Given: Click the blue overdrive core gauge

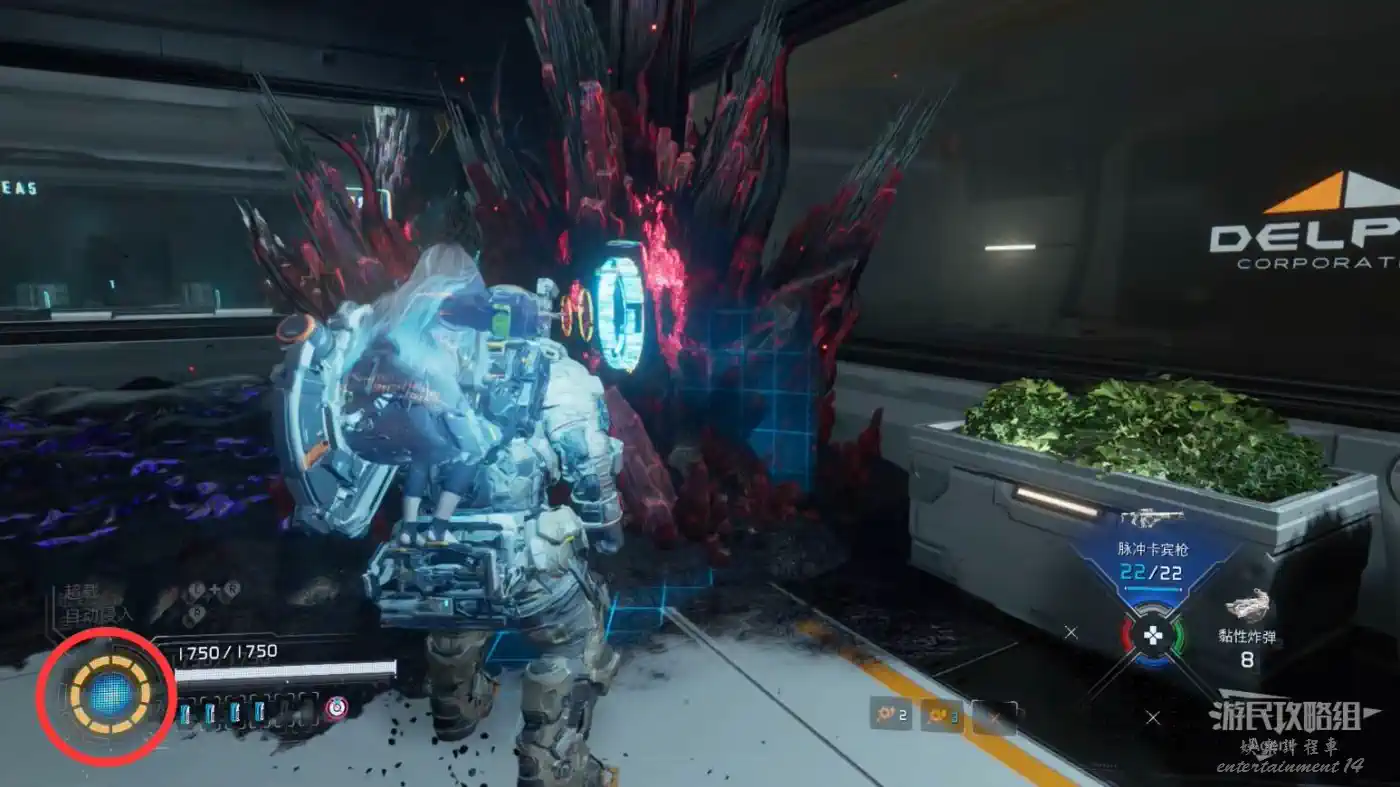Looking at the screenshot, I should (108, 696).
